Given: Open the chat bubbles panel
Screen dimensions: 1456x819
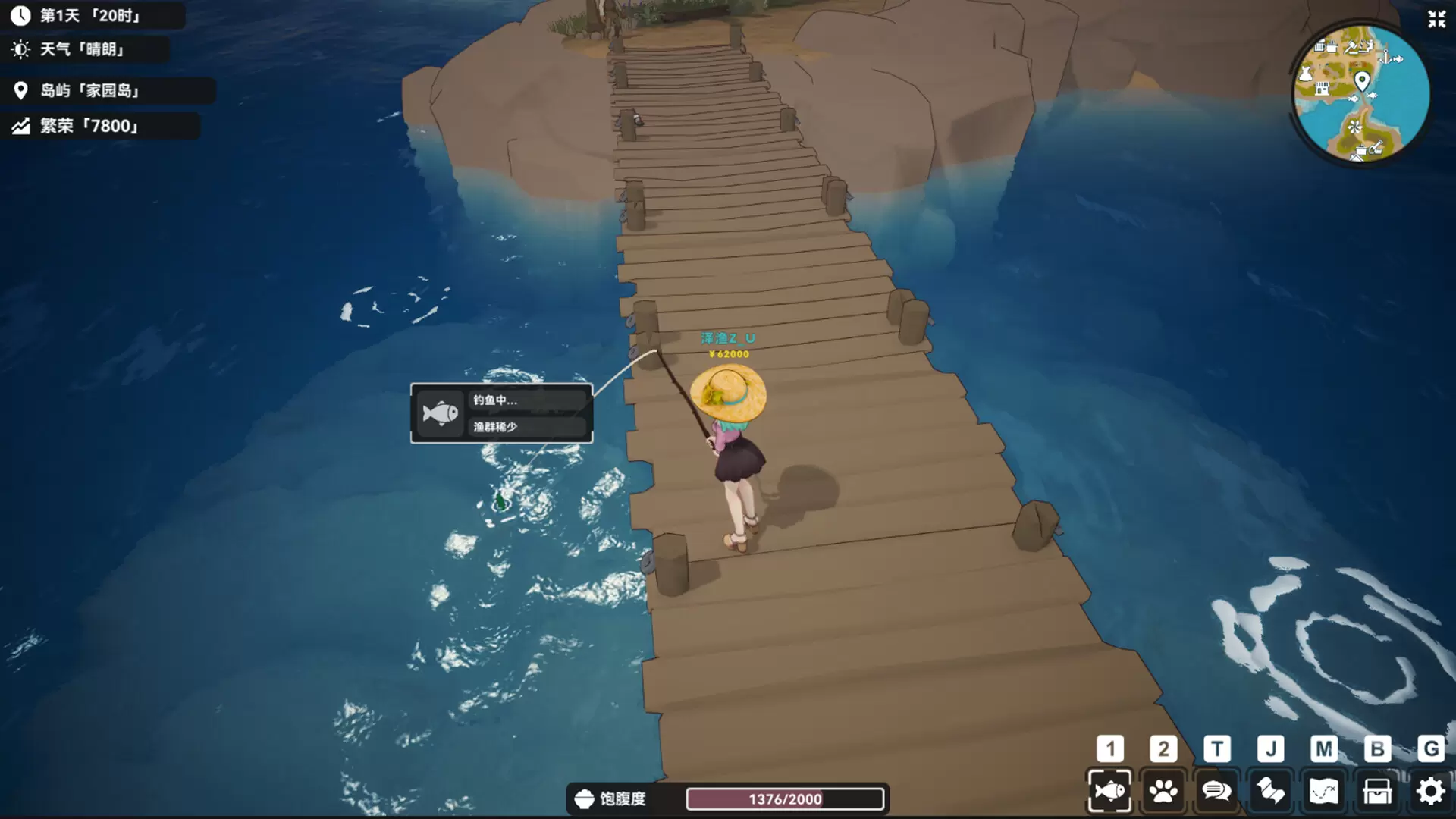Looking at the screenshot, I should click(x=1216, y=792).
